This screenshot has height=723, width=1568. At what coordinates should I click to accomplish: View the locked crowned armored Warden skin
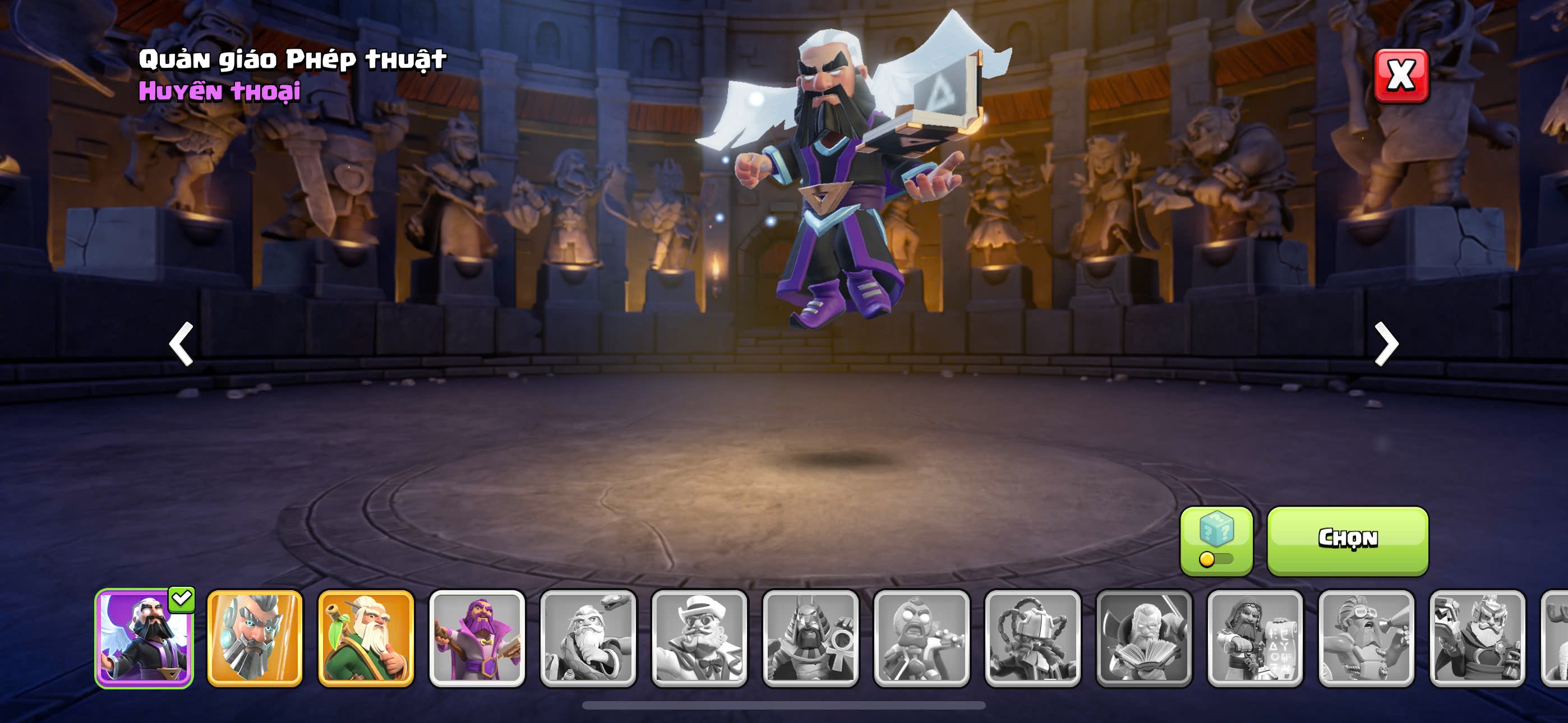click(x=1477, y=638)
